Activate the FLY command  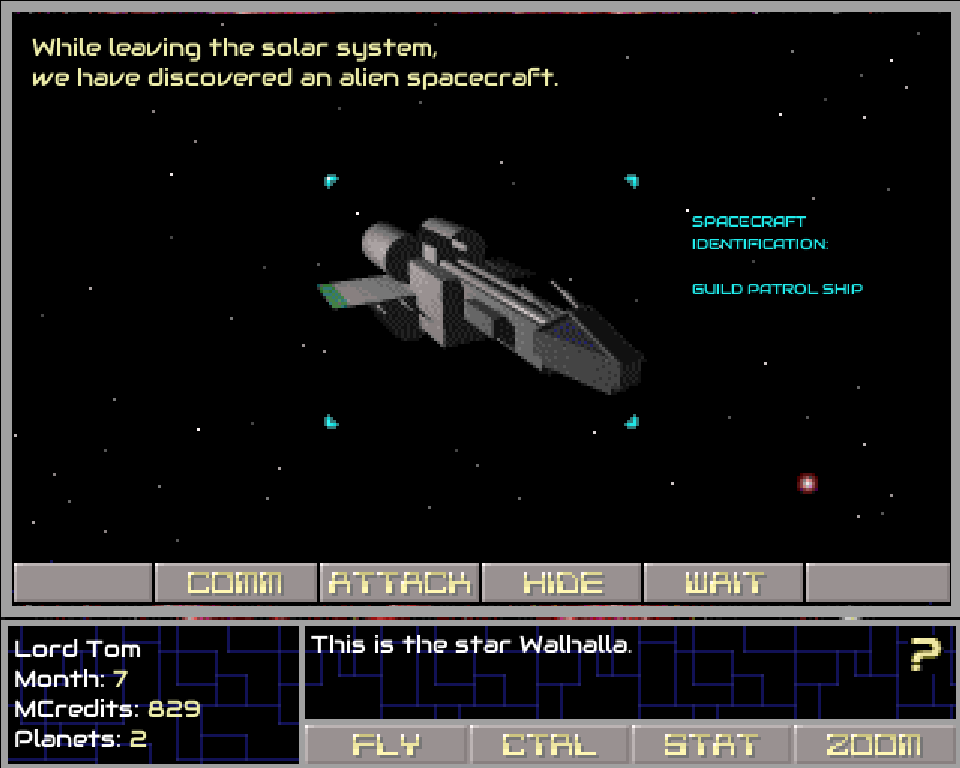click(386, 745)
